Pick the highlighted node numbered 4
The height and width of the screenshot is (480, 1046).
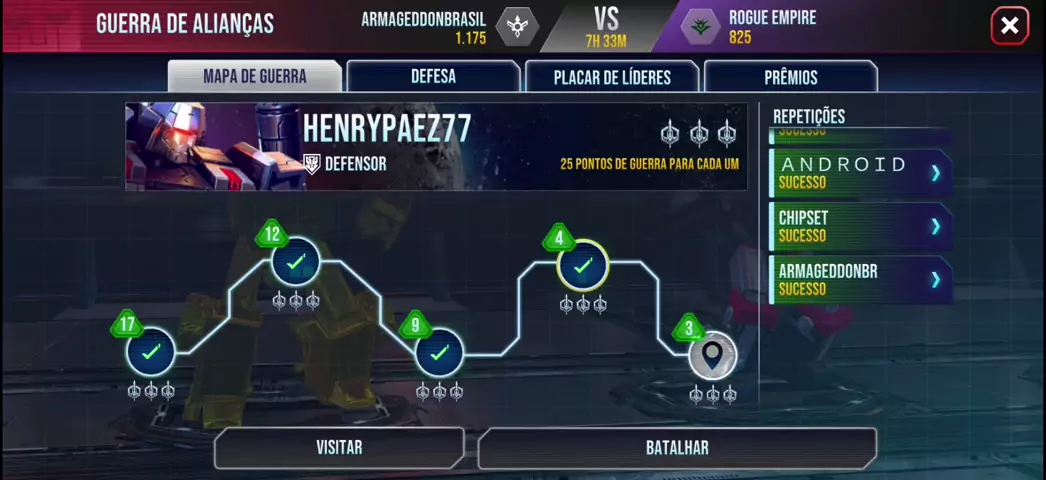[x=583, y=265]
